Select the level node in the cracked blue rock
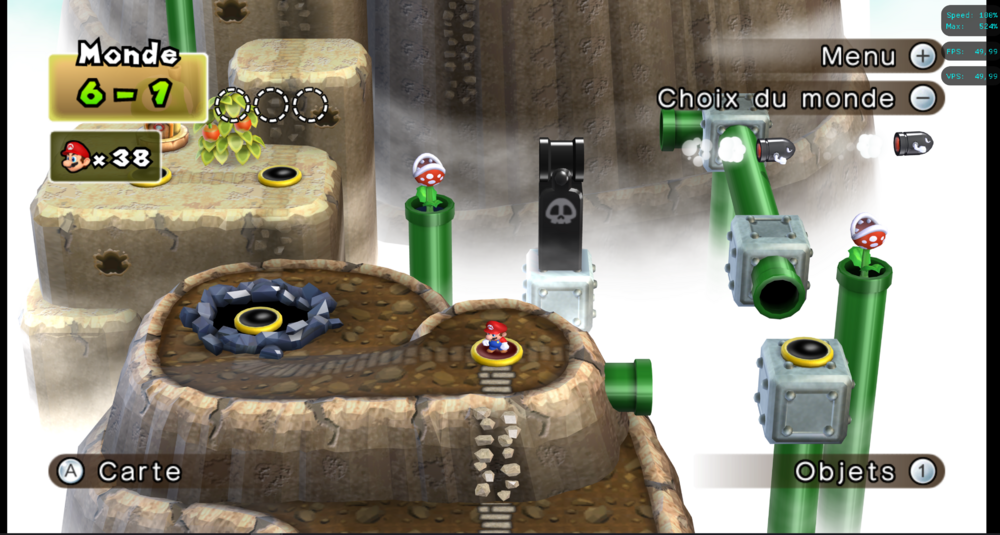Screen dimensions: 1000x535 tap(259, 319)
